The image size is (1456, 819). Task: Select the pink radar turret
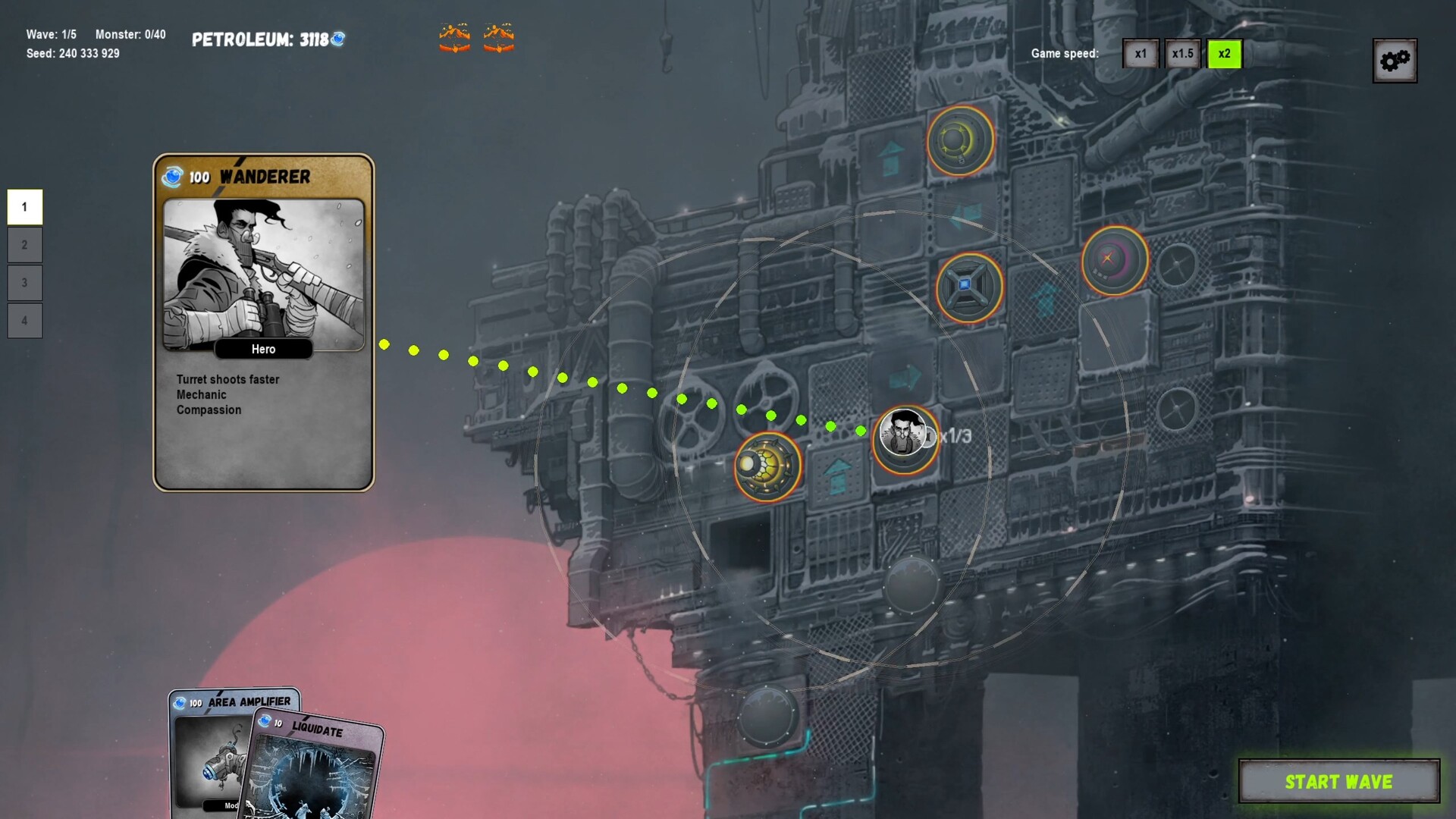pos(1114,260)
